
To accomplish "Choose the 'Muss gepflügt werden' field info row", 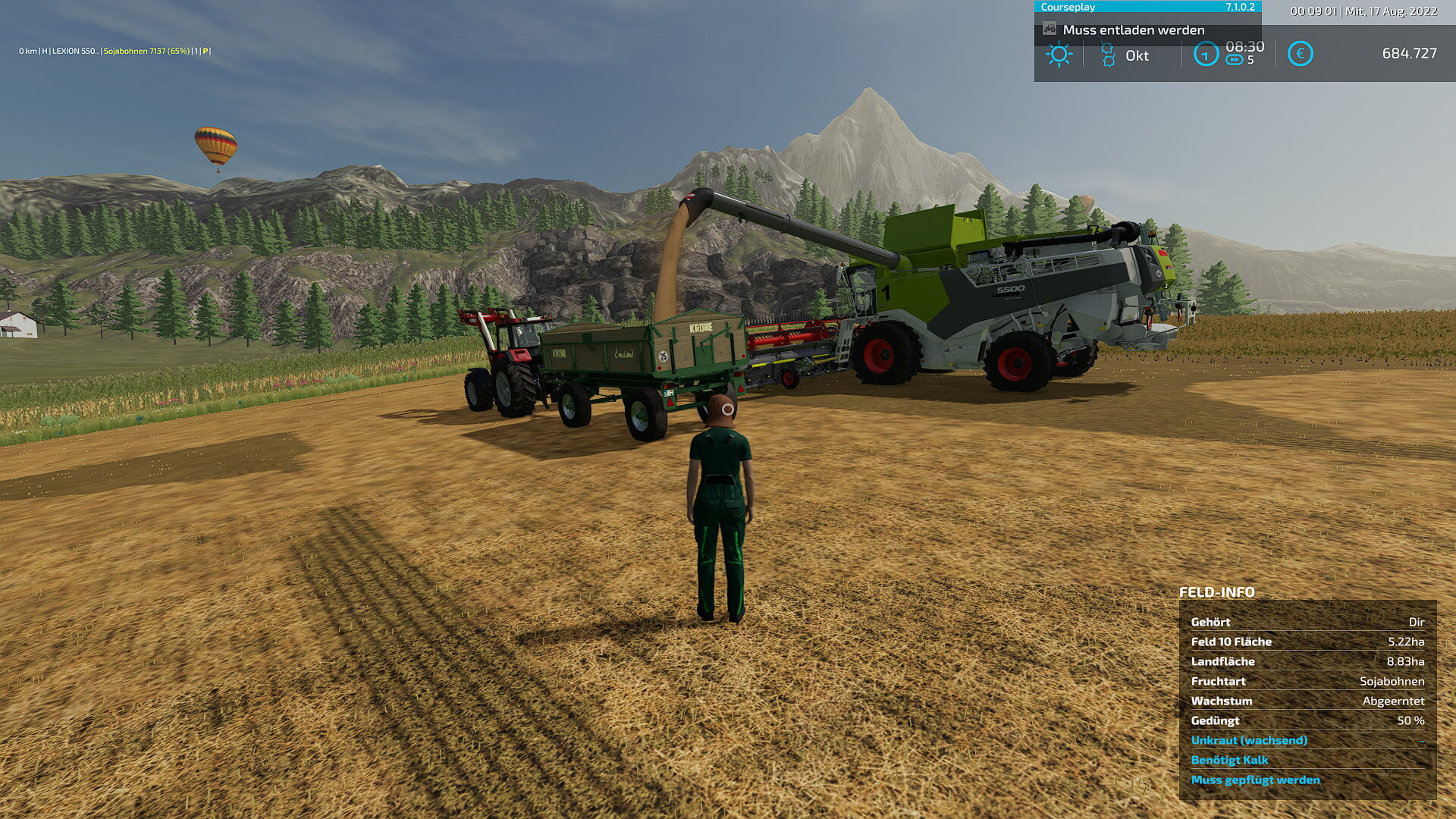I will [1255, 780].
